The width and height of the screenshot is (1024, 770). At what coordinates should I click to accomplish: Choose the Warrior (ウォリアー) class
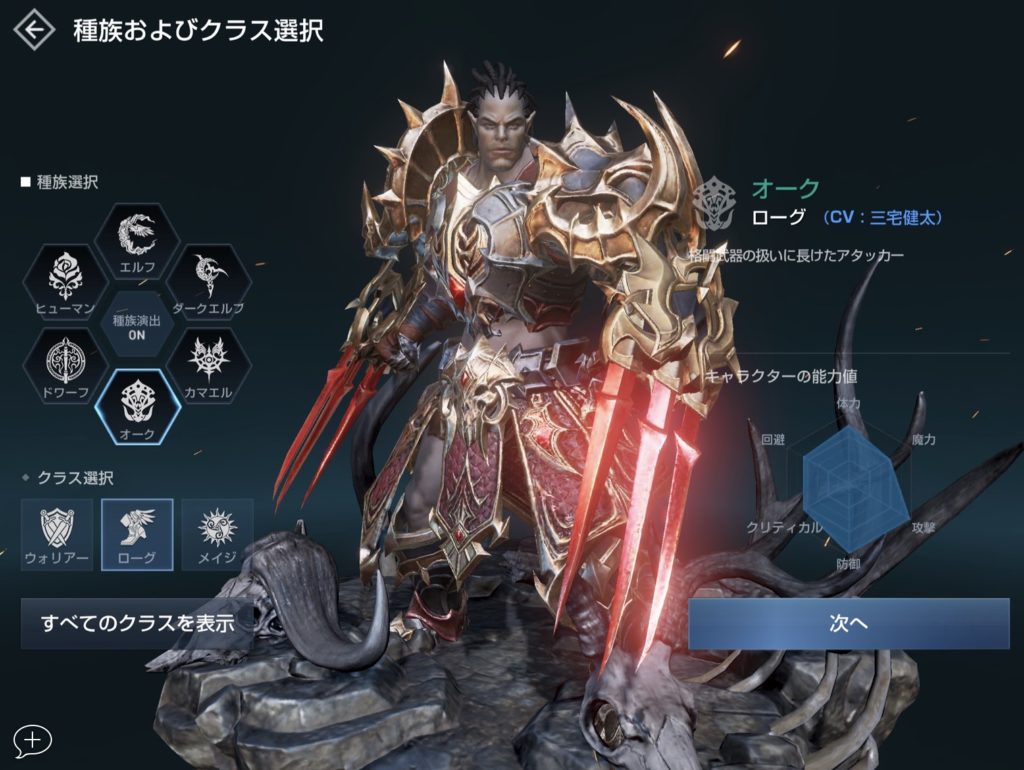[x=57, y=534]
